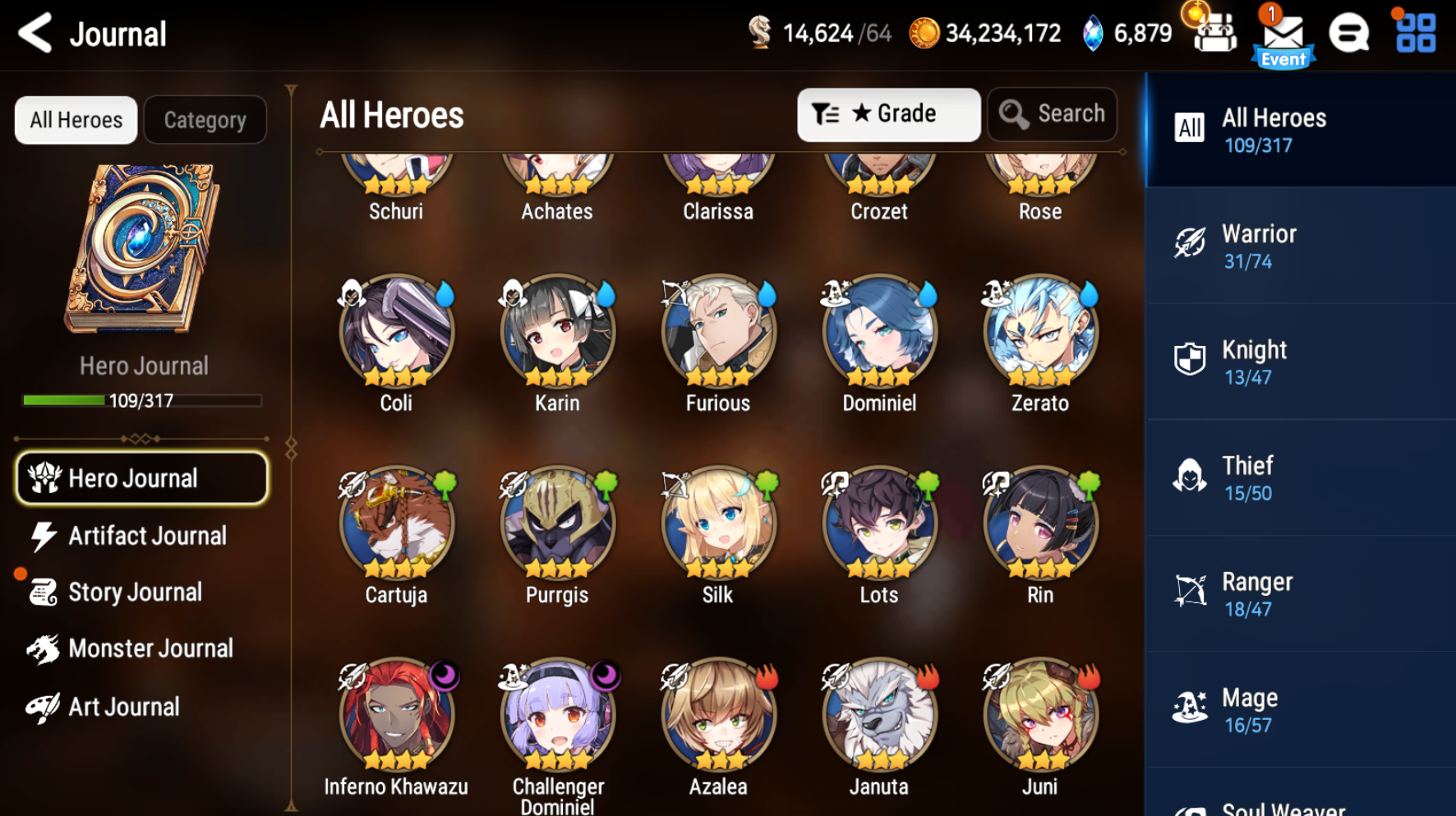
Task: Open the mailbox with Event notification
Action: click(x=1282, y=35)
